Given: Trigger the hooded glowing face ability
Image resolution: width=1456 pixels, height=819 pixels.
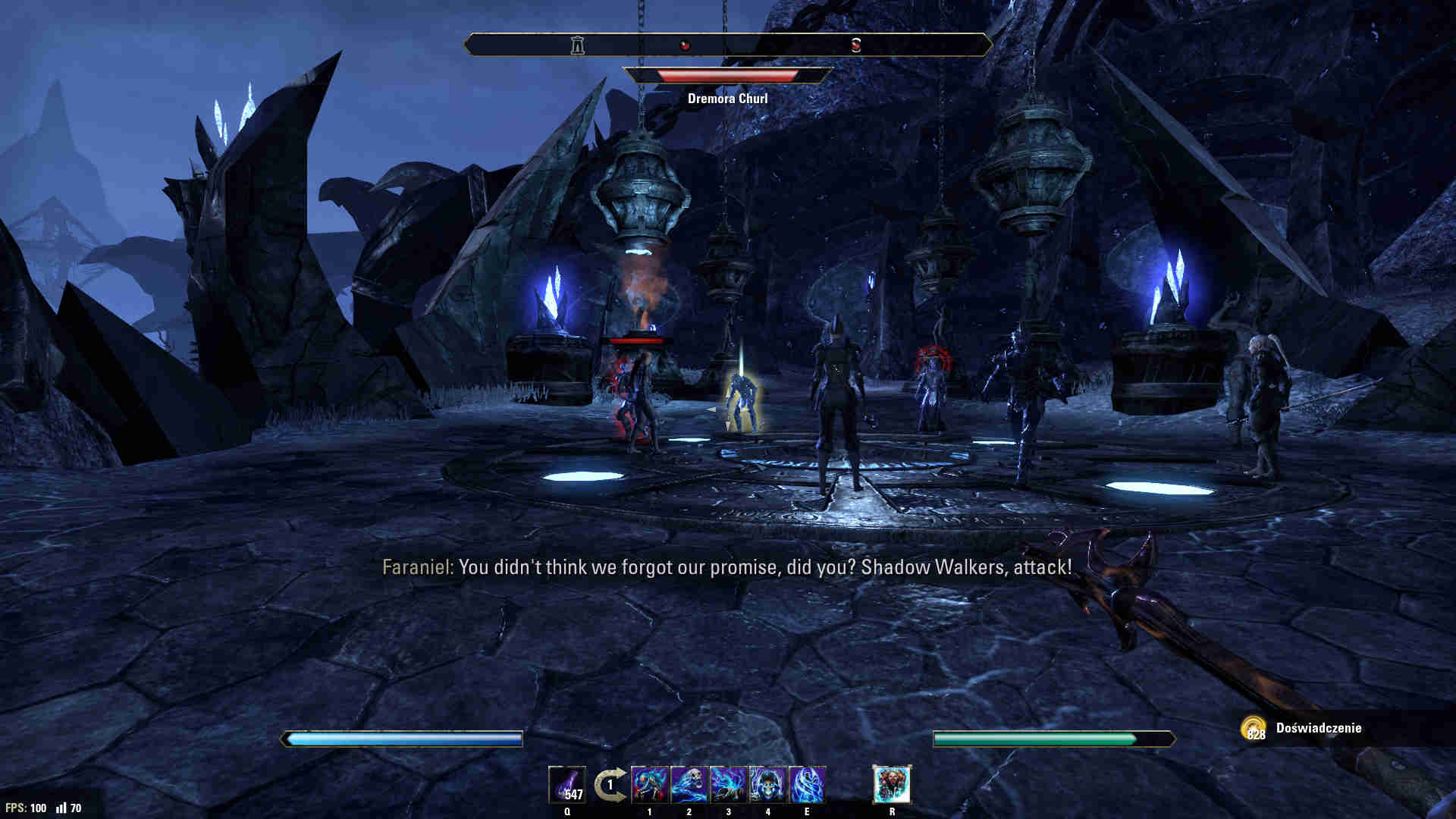Looking at the screenshot, I should [x=768, y=784].
